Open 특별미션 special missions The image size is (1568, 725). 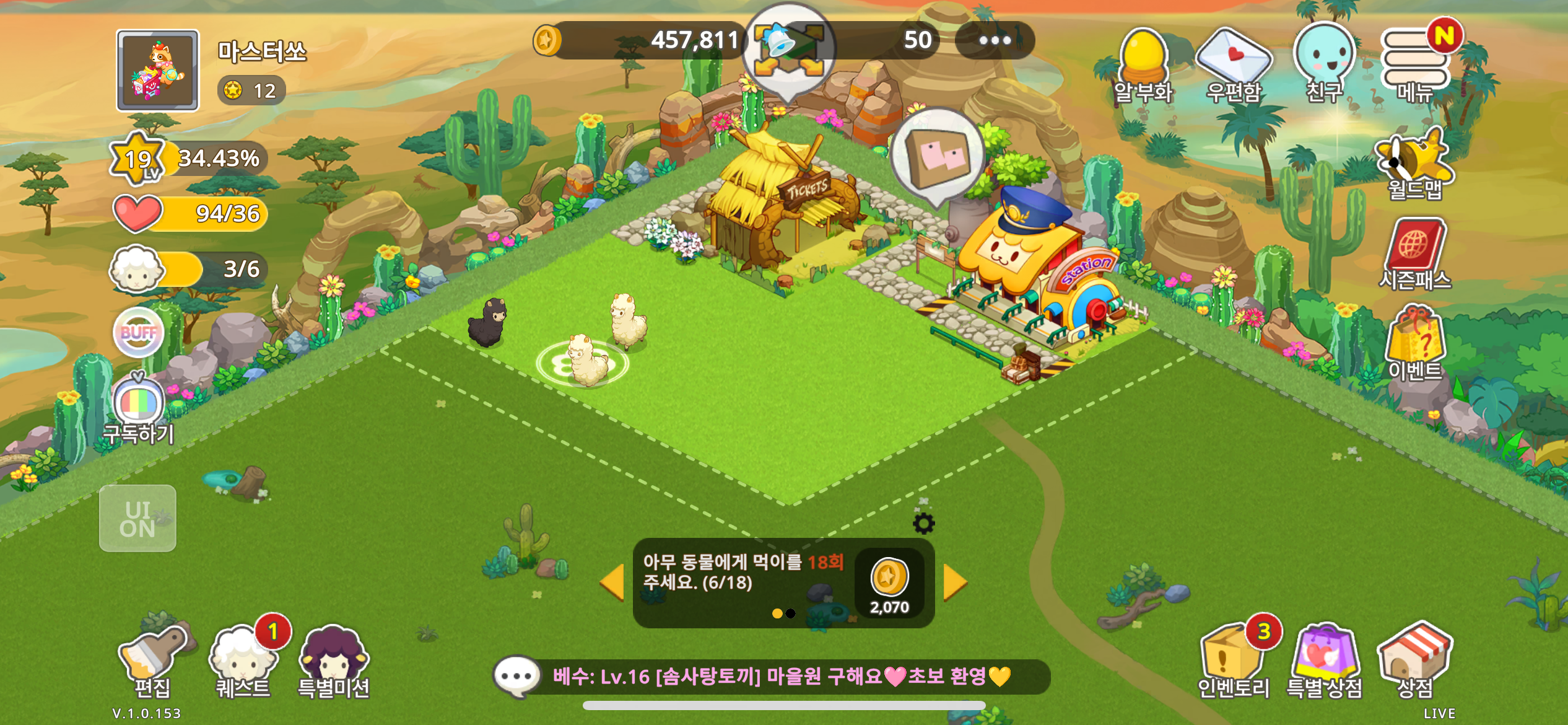[x=333, y=661]
